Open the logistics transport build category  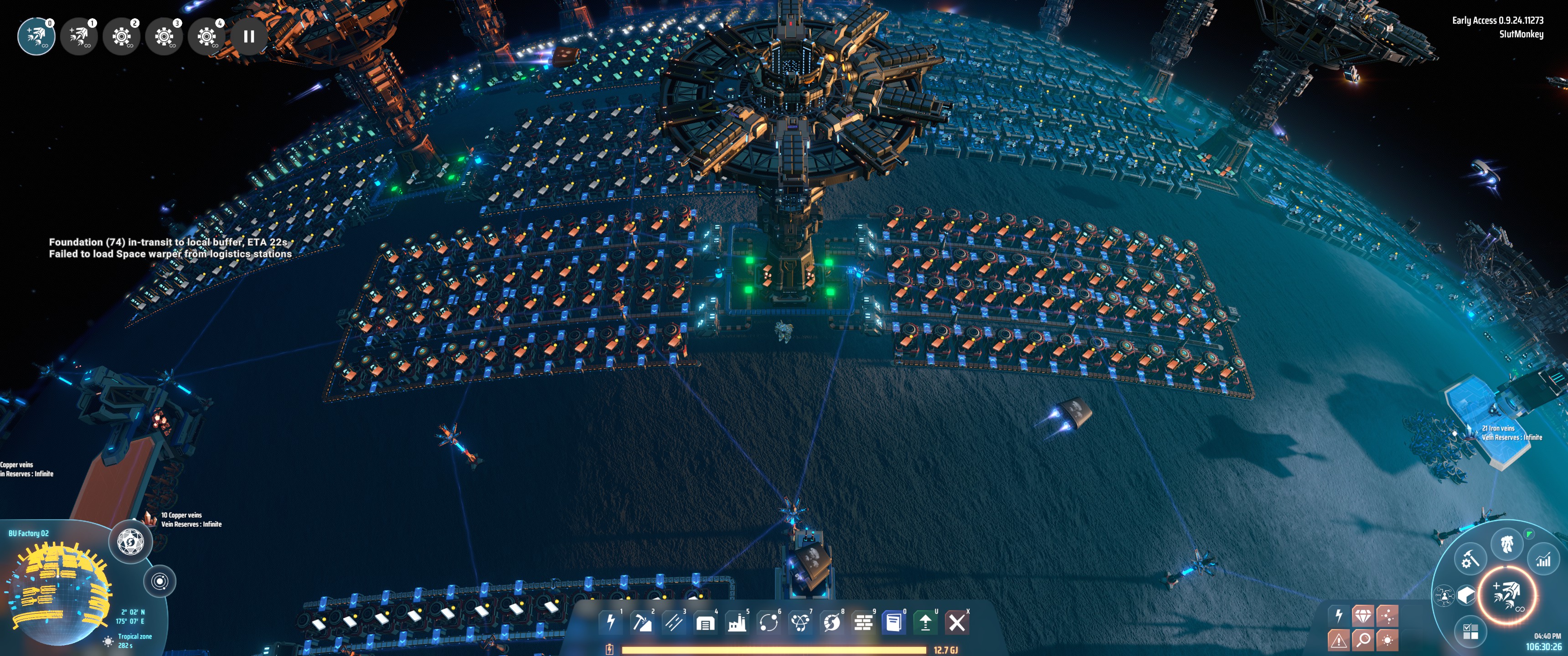click(768, 623)
